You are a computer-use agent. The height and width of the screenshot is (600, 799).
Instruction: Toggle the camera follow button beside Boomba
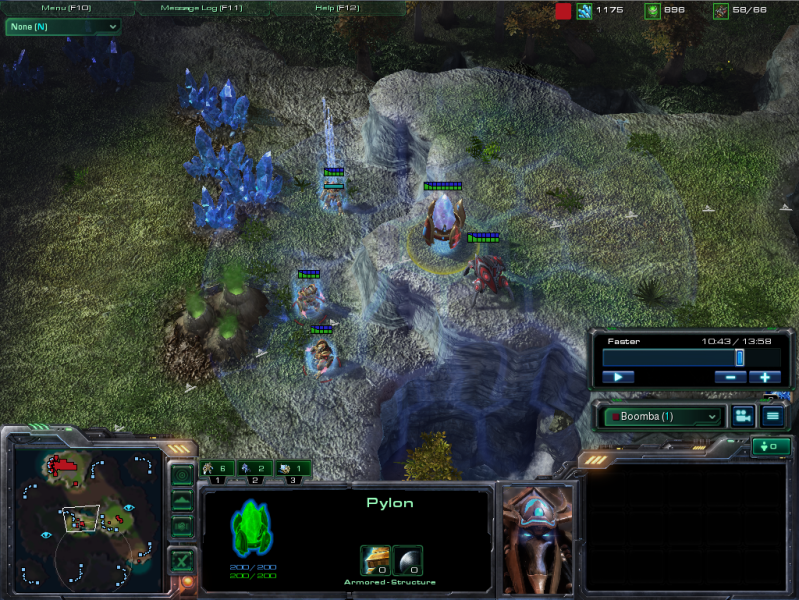pos(743,416)
